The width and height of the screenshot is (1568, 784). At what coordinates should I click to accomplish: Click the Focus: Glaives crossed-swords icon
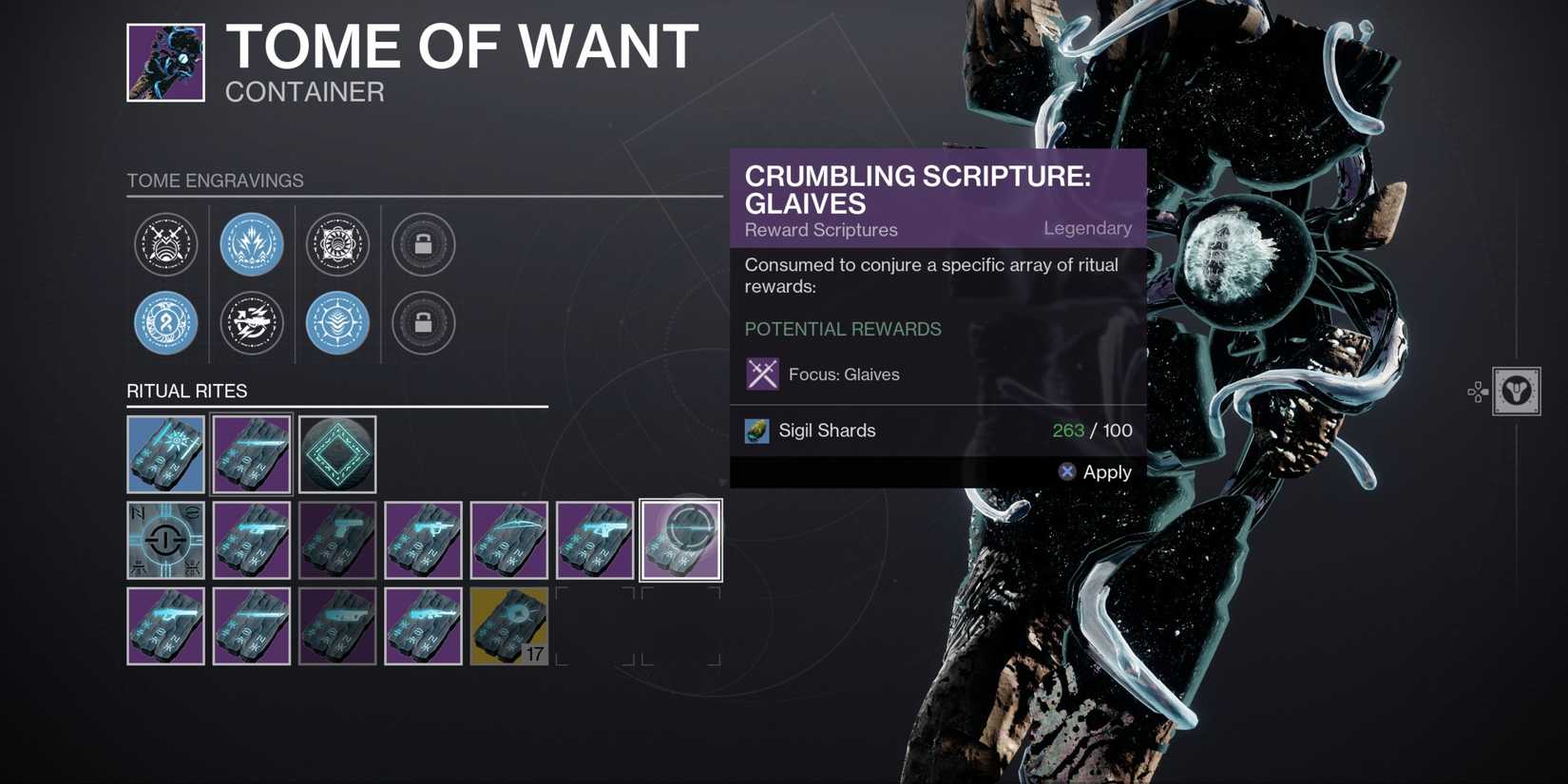761,373
